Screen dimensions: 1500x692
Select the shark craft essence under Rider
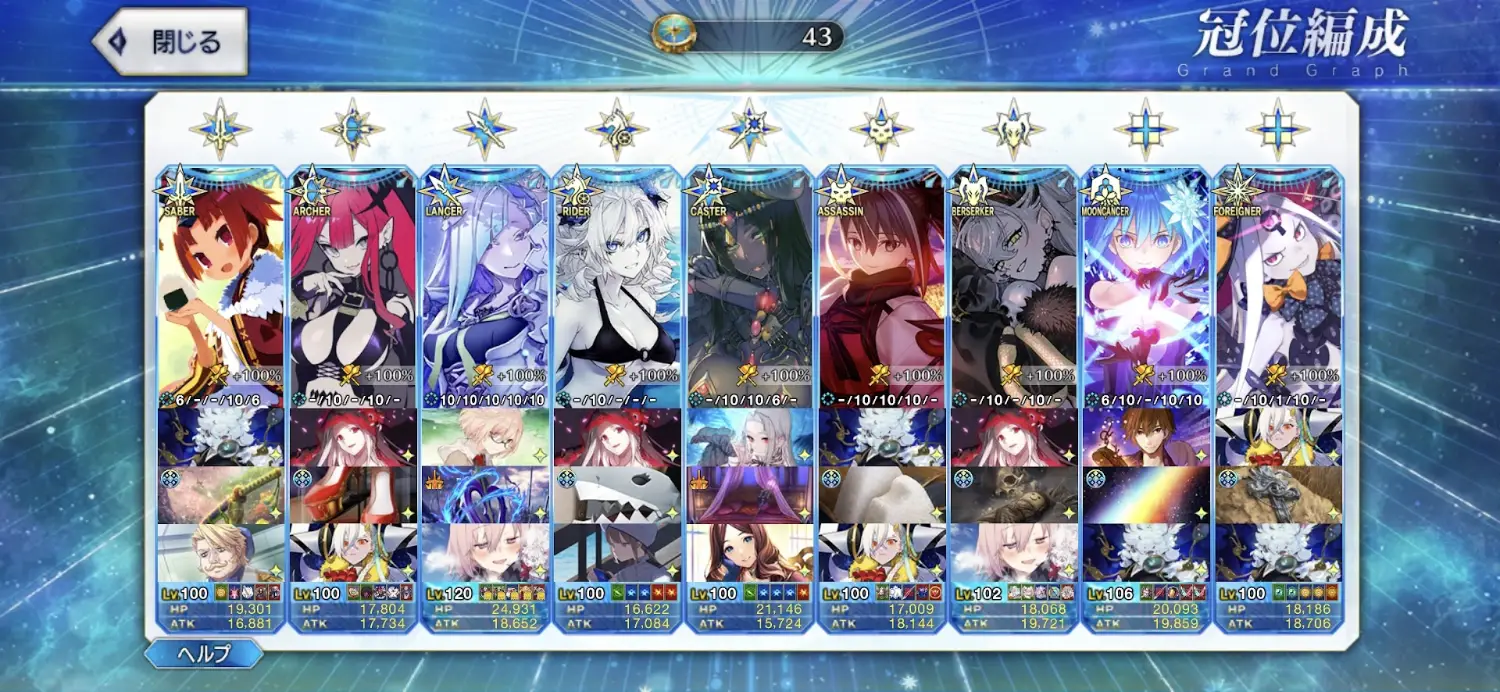click(x=617, y=495)
